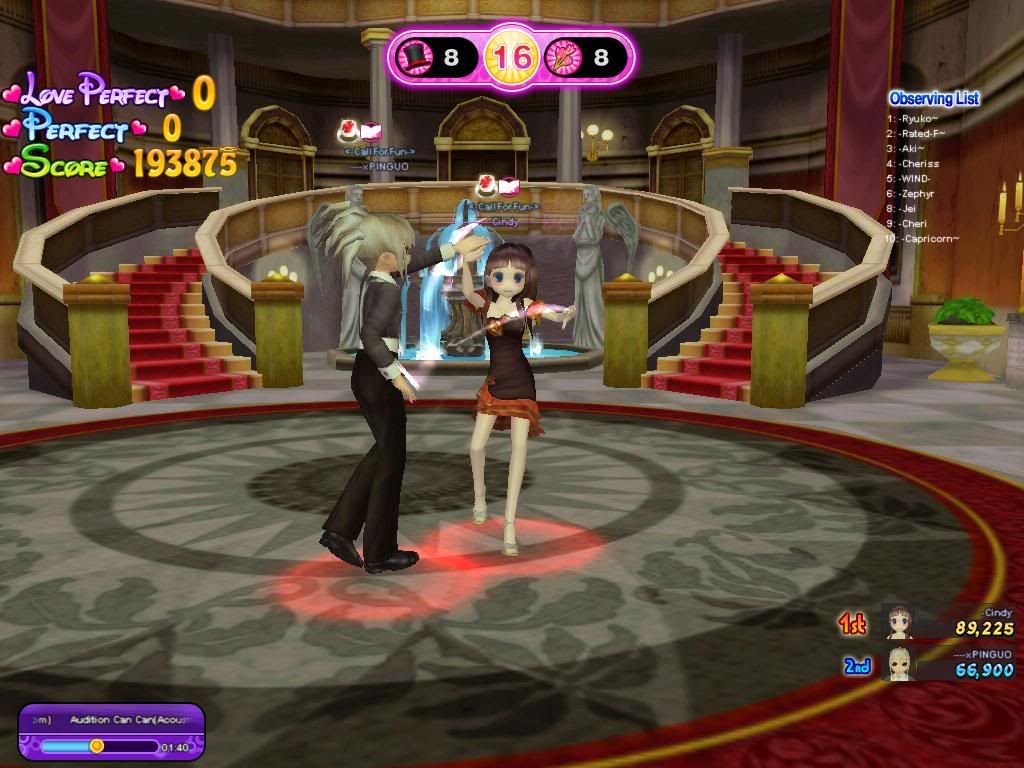Viewport: 1024px width, 768px height.
Task: Choose Rated-F from the observer list
Action: 920,134
